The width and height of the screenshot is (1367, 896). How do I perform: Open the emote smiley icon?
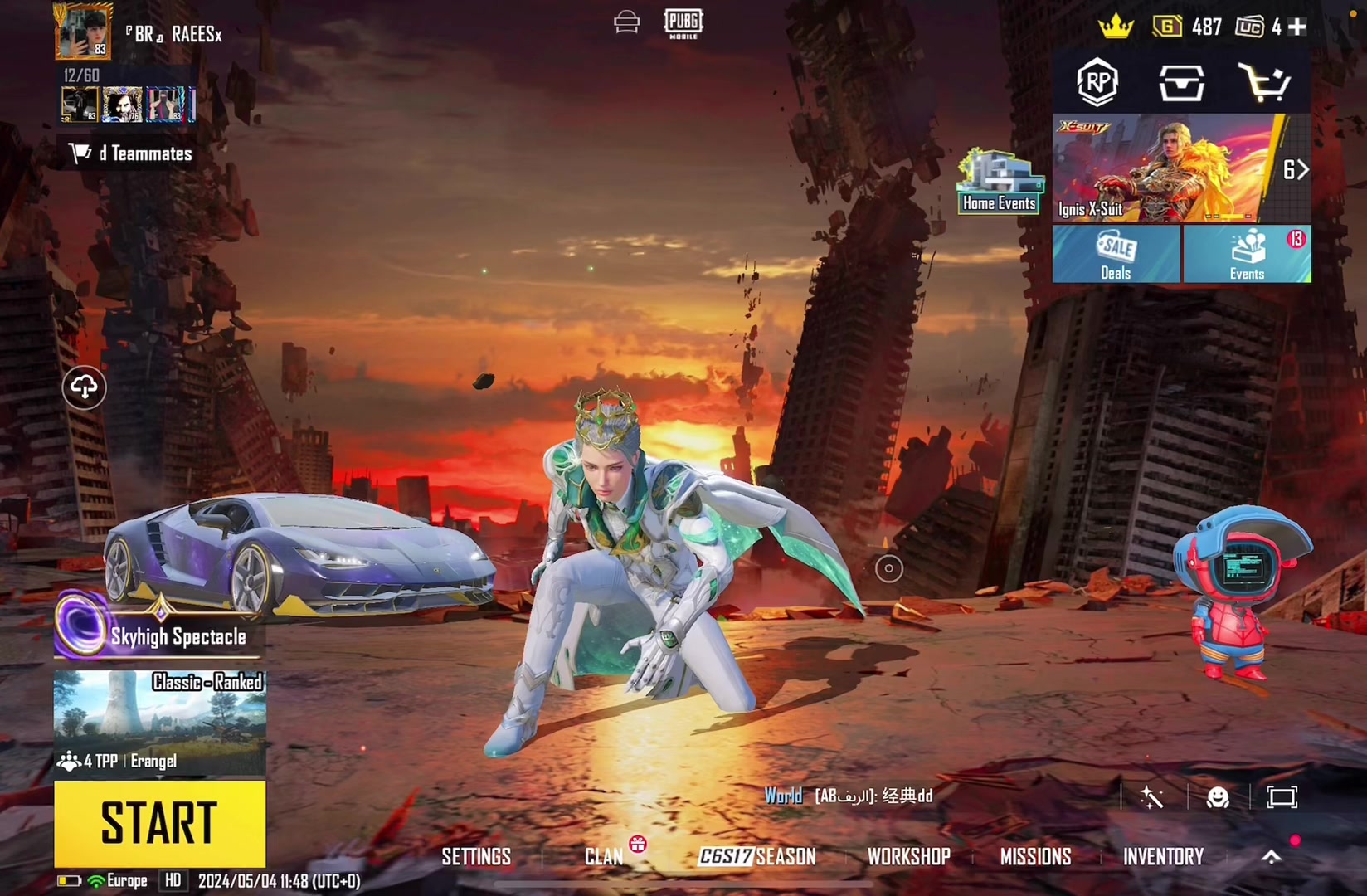click(x=1218, y=797)
